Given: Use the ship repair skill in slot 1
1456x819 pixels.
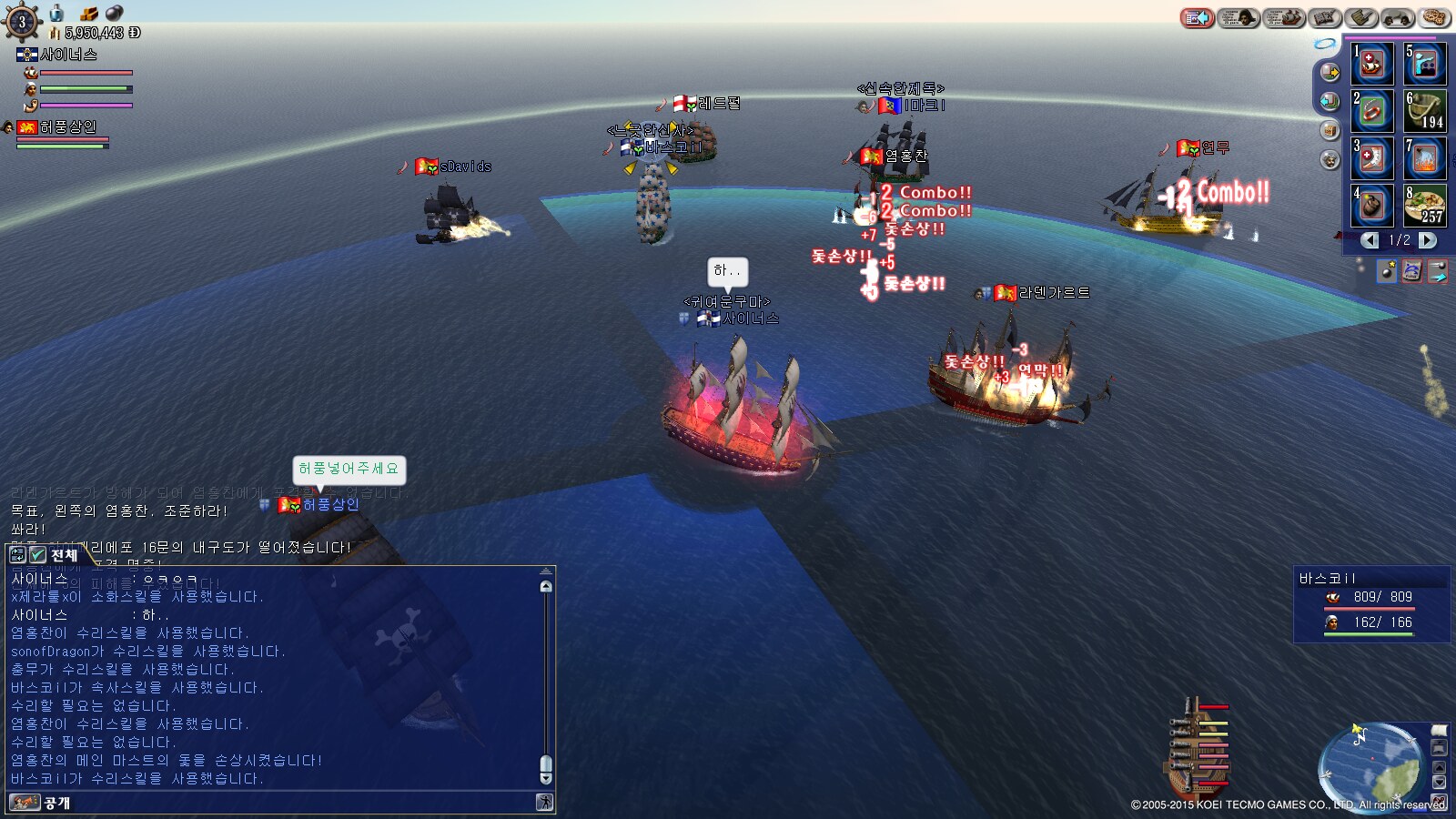Looking at the screenshot, I should [x=1372, y=64].
